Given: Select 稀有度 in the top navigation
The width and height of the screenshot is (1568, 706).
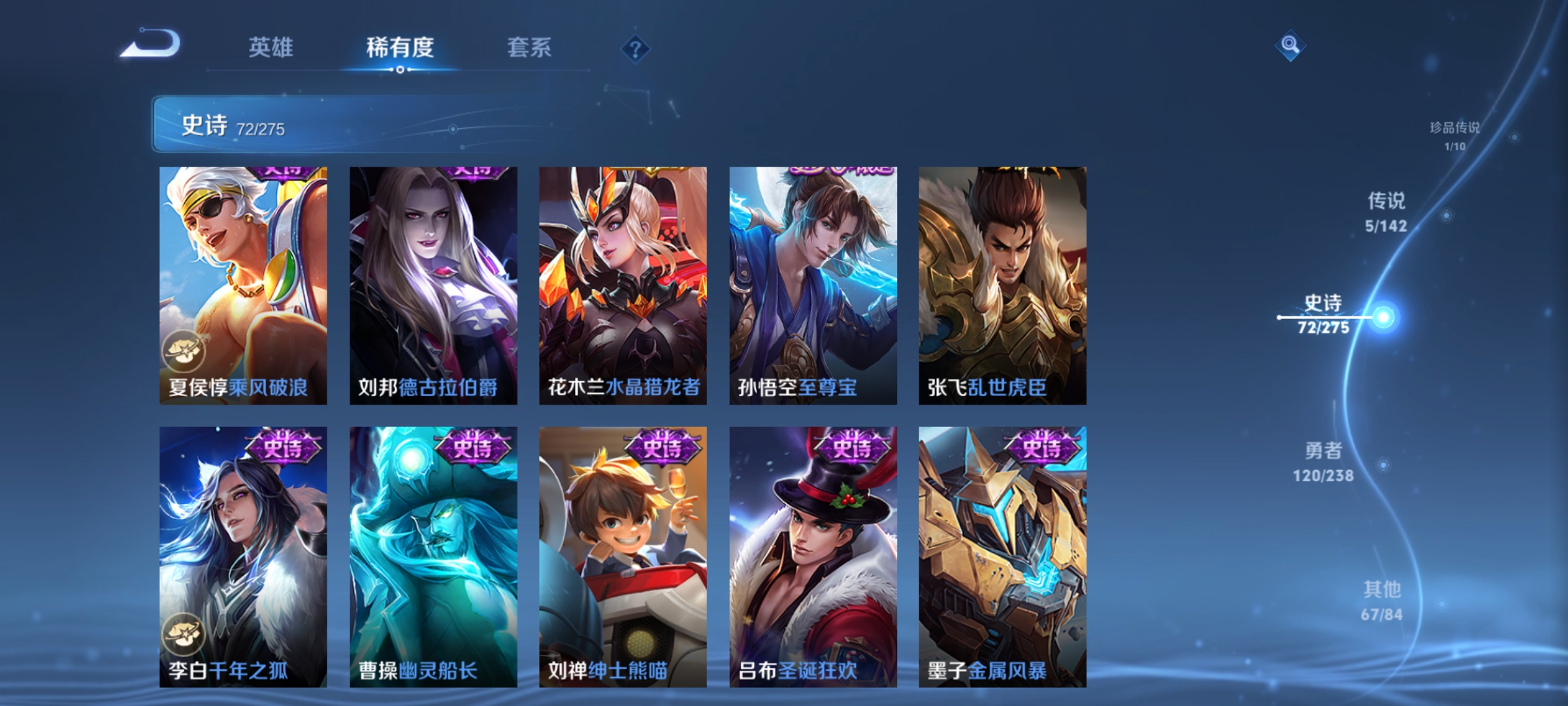Looking at the screenshot, I should 400,47.
